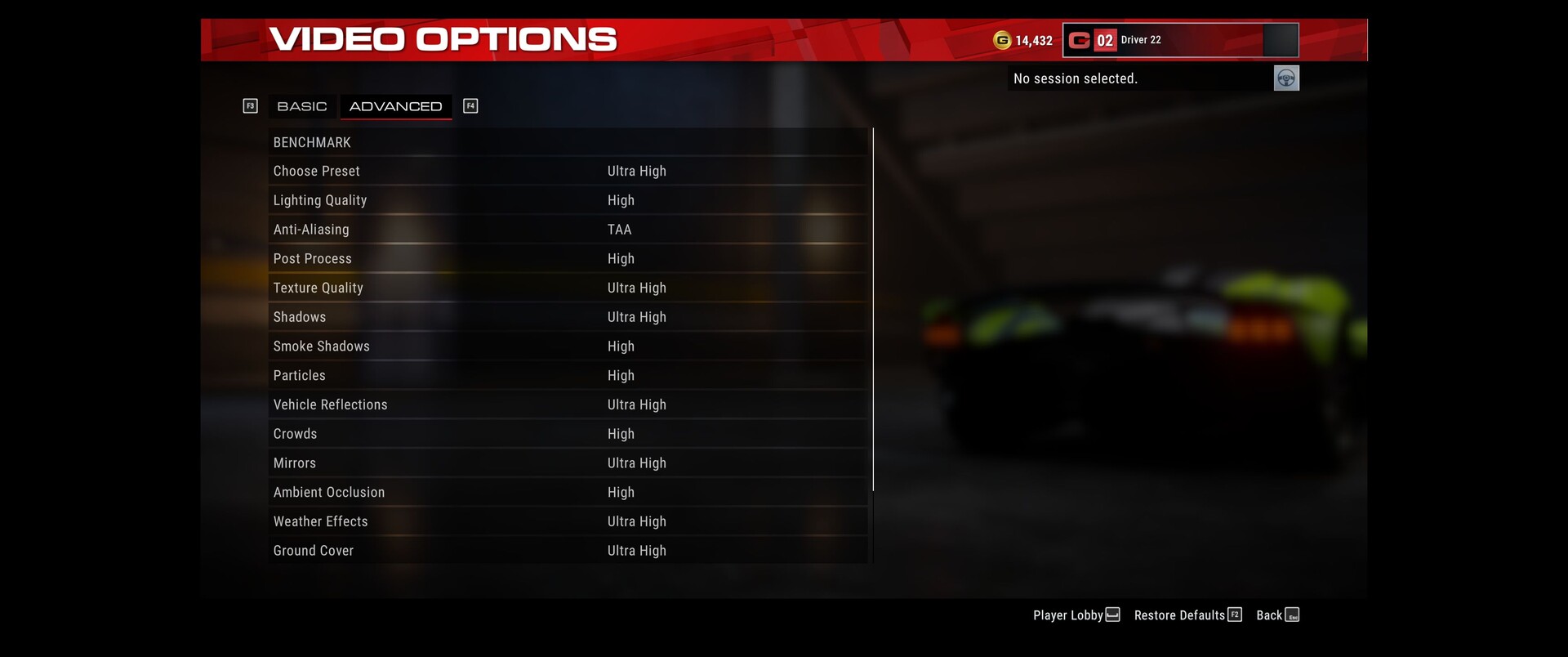Select the Ground Cover row
The width and height of the screenshot is (1568, 657).
[567, 551]
